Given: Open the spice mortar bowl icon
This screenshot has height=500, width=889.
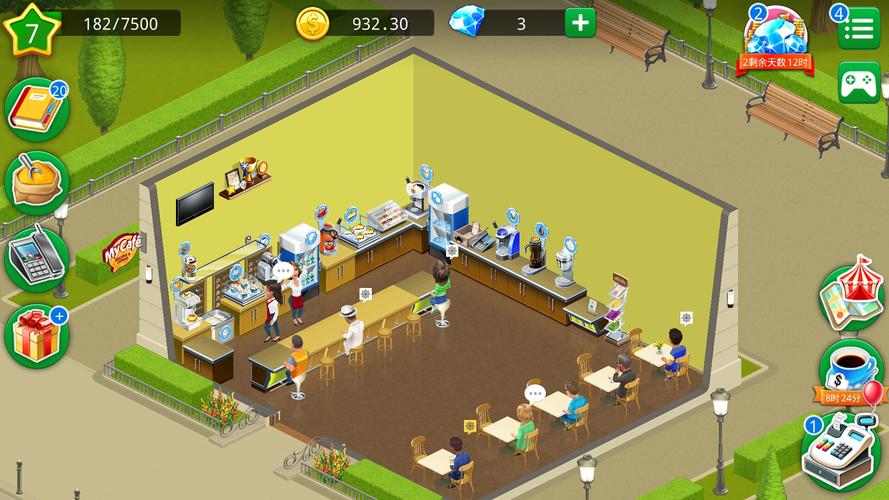Looking at the screenshot, I should click(x=36, y=182).
